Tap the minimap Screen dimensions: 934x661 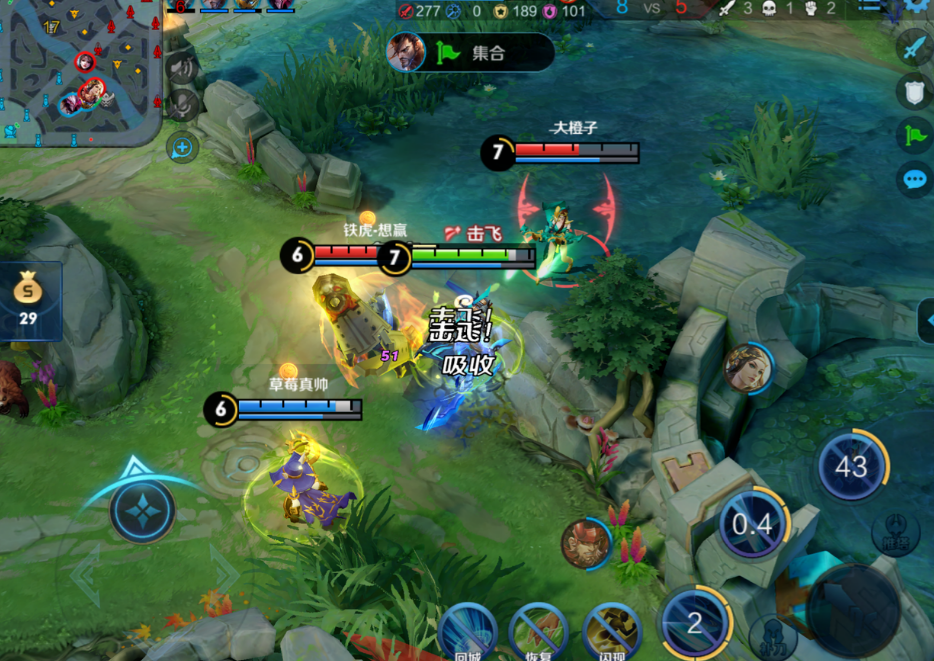pos(78,70)
